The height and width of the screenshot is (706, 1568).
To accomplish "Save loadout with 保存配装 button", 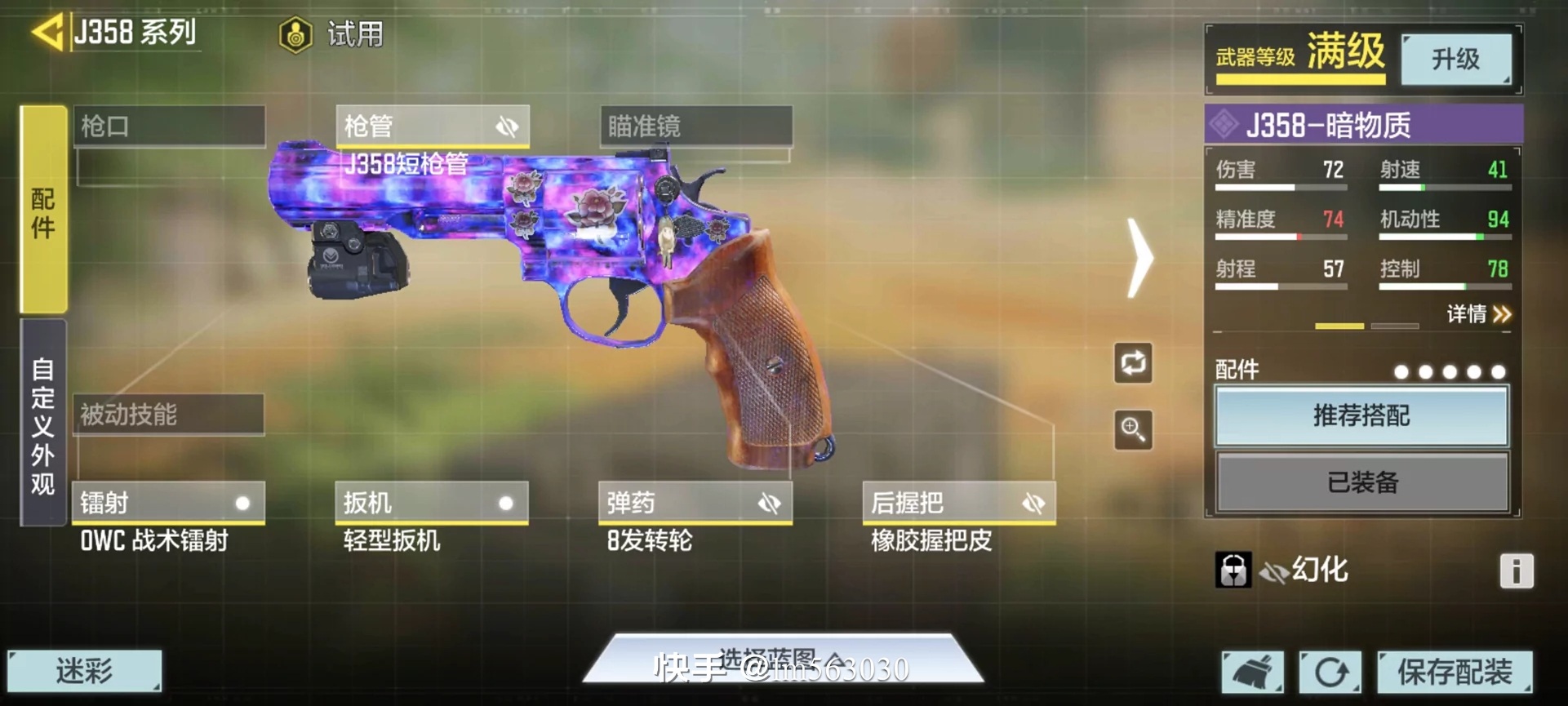I will click(x=1455, y=672).
